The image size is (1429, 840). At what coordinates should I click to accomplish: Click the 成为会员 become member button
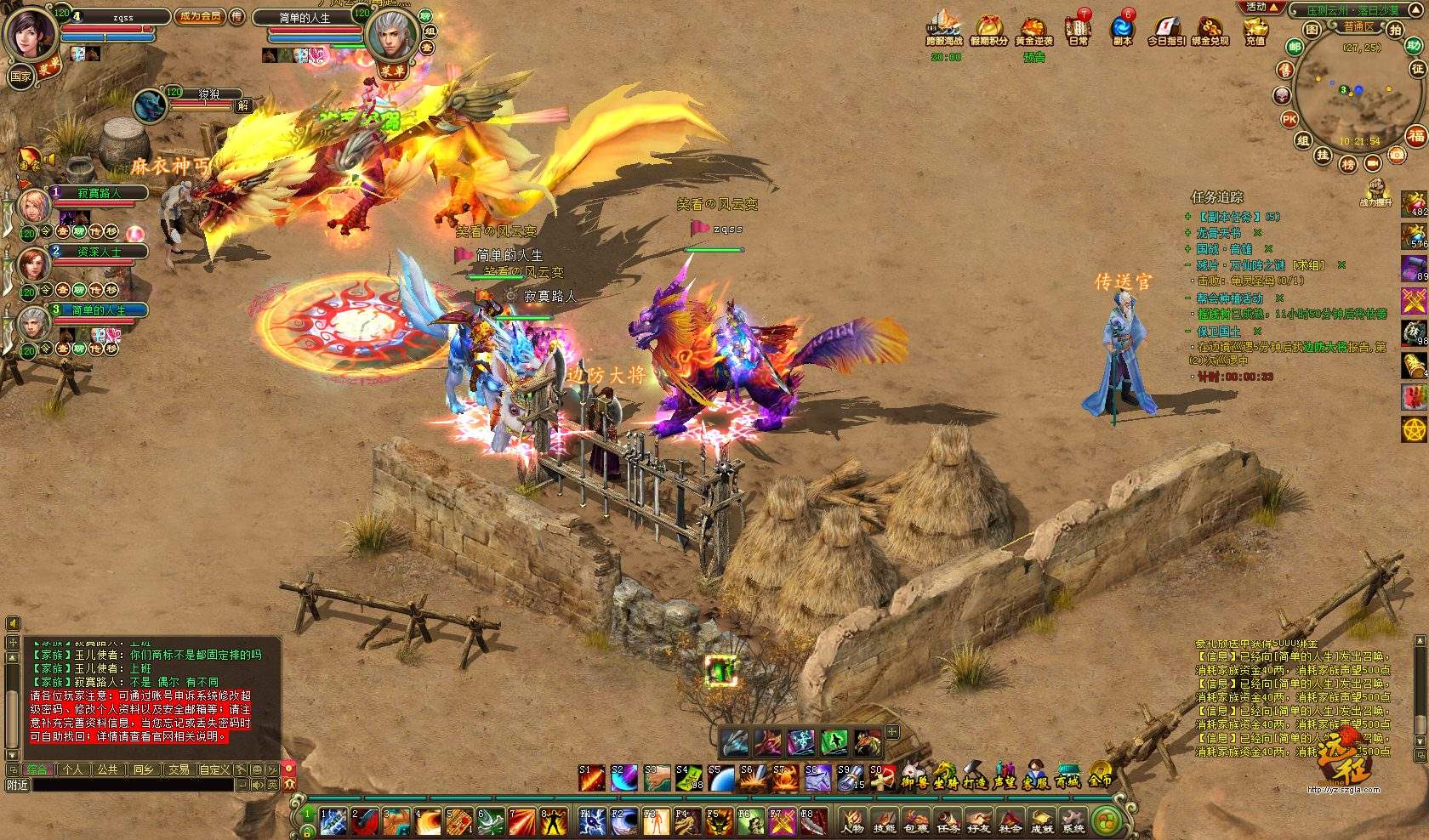(x=200, y=16)
